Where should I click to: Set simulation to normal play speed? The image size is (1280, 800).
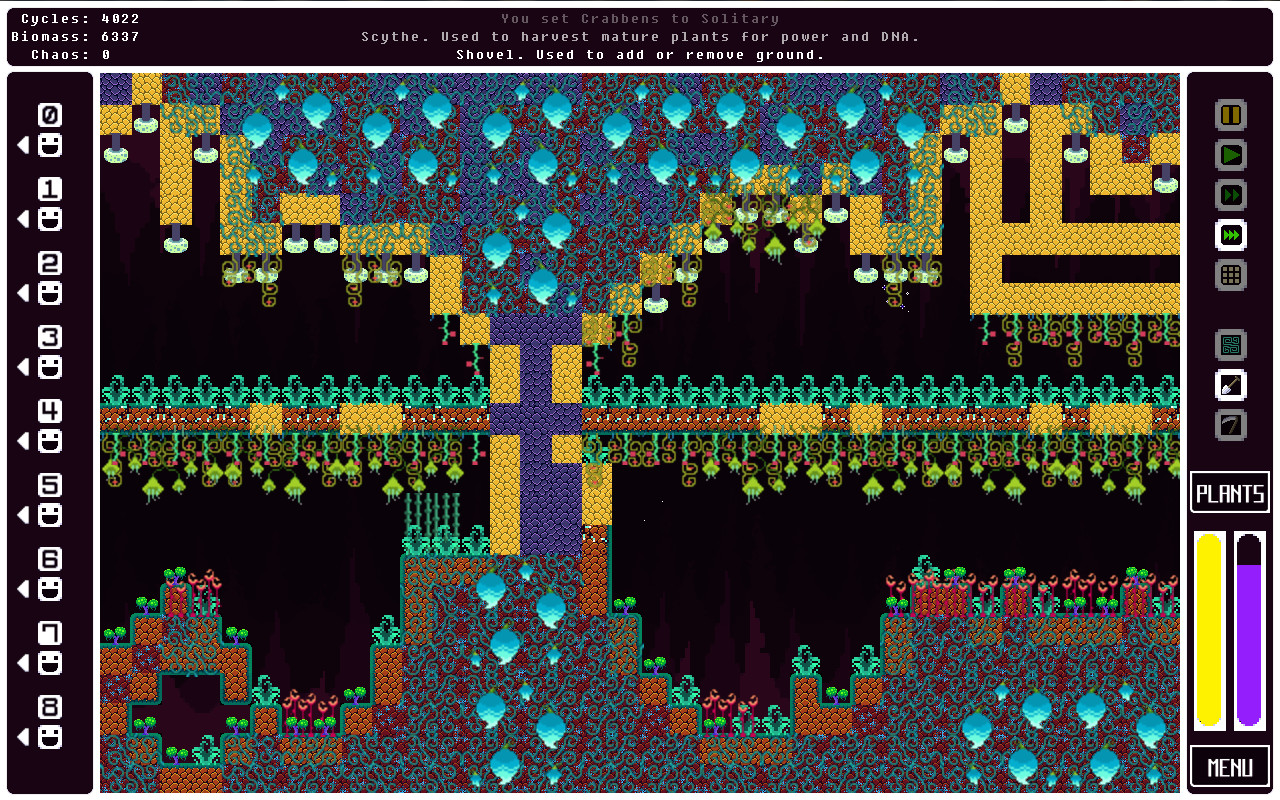pos(1229,155)
